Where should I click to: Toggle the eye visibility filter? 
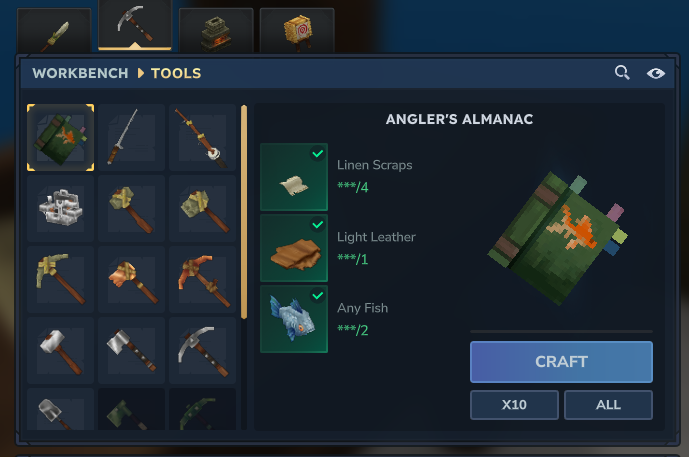click(x=655, y=73)
